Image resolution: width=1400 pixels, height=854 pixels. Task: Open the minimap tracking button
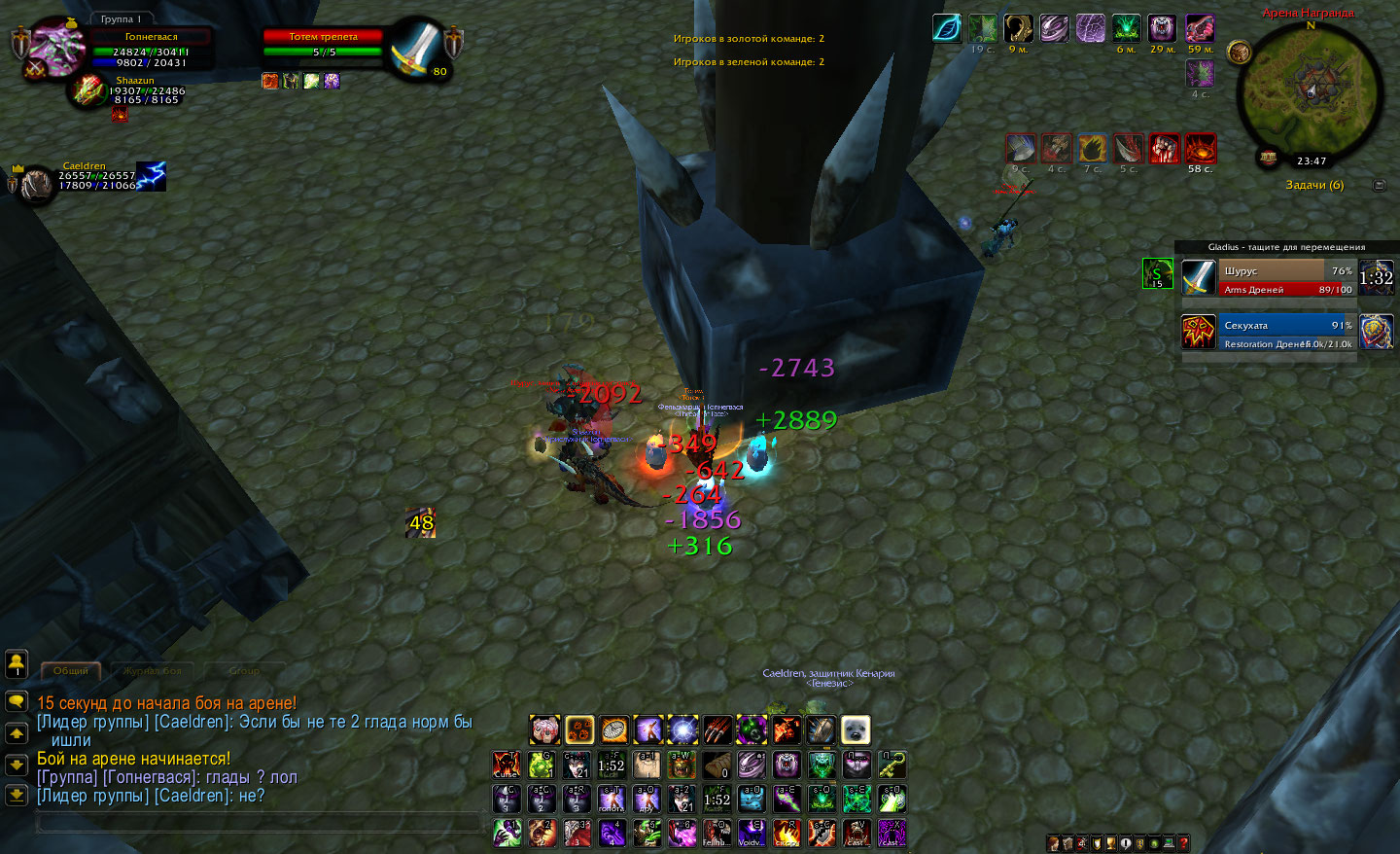click(1239, 52)
